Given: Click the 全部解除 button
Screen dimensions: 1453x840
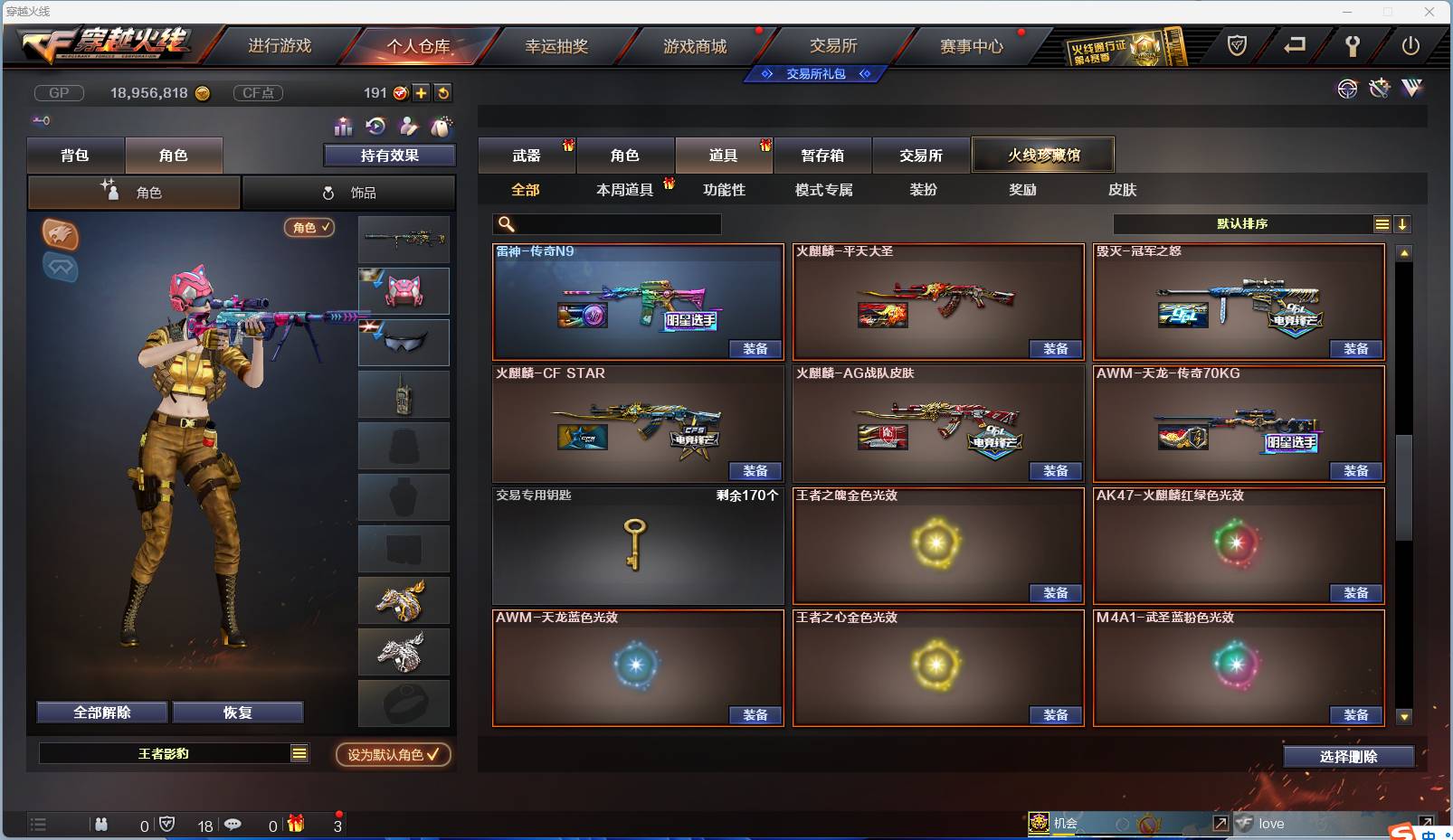Looking at the screenshot, I should point(101,712).
